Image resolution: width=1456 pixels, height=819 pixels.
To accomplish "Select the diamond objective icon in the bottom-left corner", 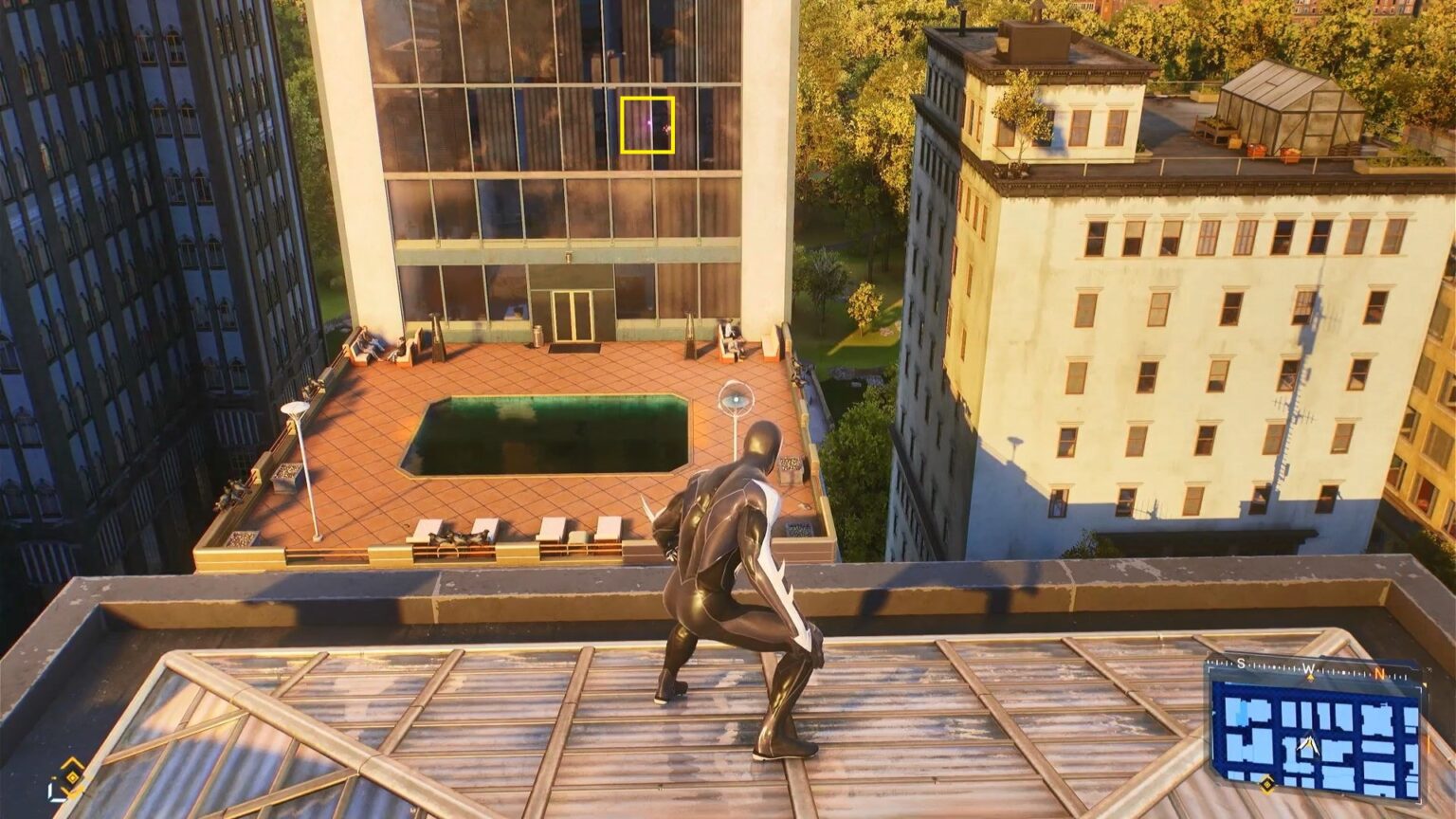I will pos(72,777).
